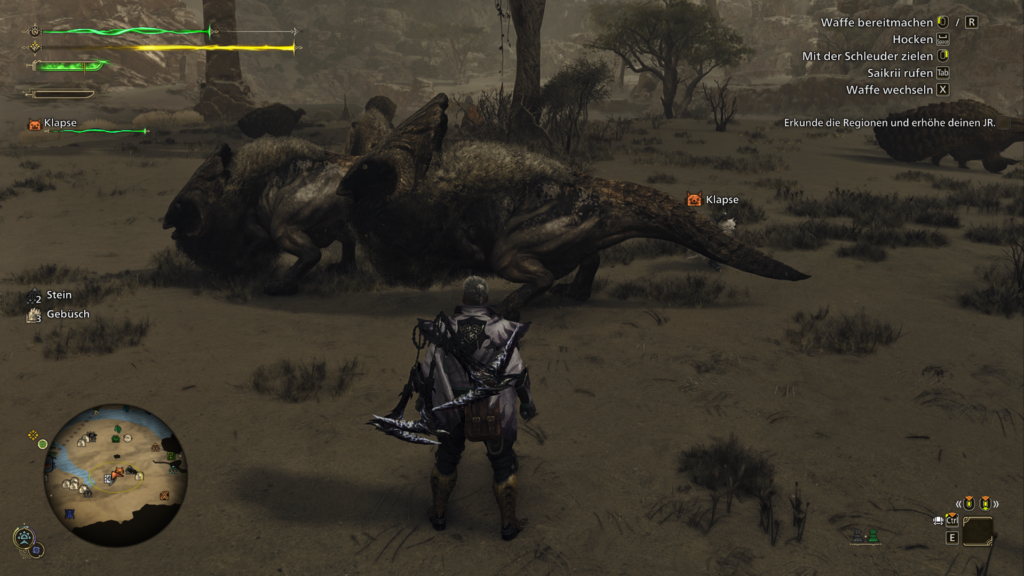Cycle item bar with right chevron arrows
Image resolution: width=1024 pixels, height=576 pixels.
click(997, 503)
